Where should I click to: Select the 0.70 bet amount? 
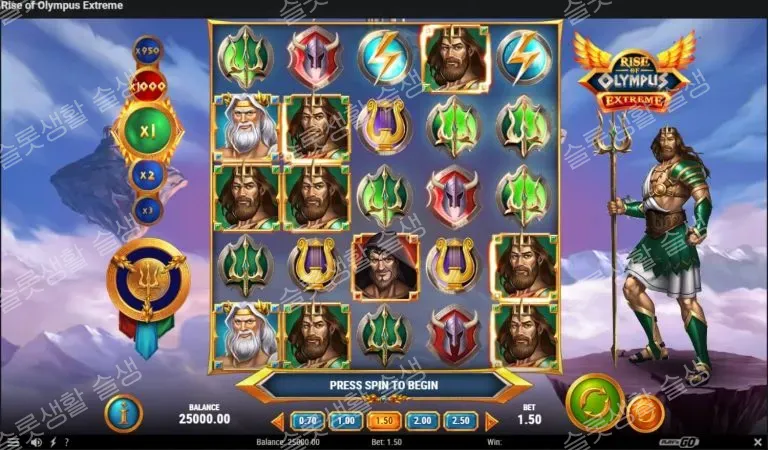coord(307,421)
